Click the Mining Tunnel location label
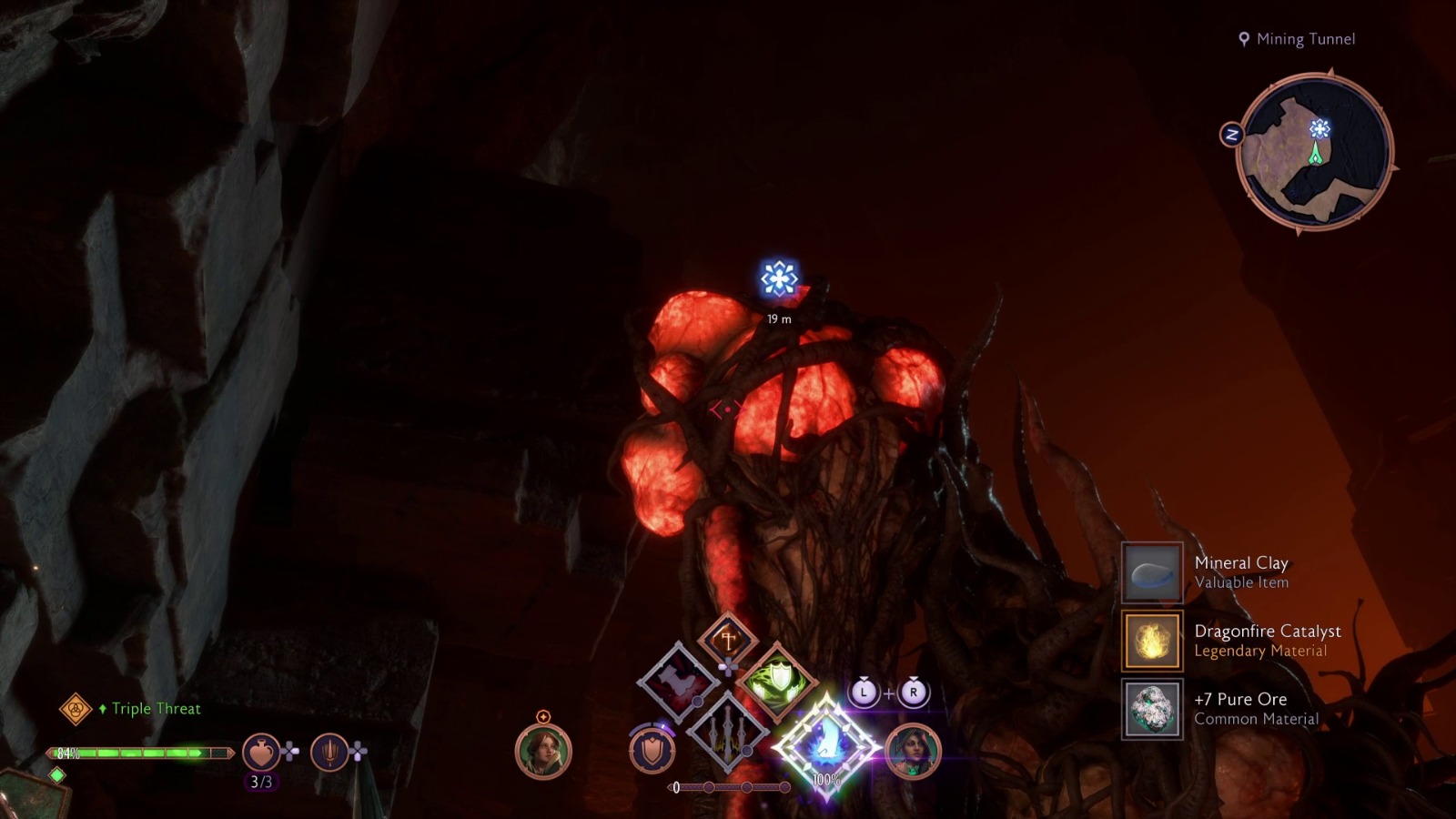This screenshot has height=819, width=1456. [x=1305, y=39]
